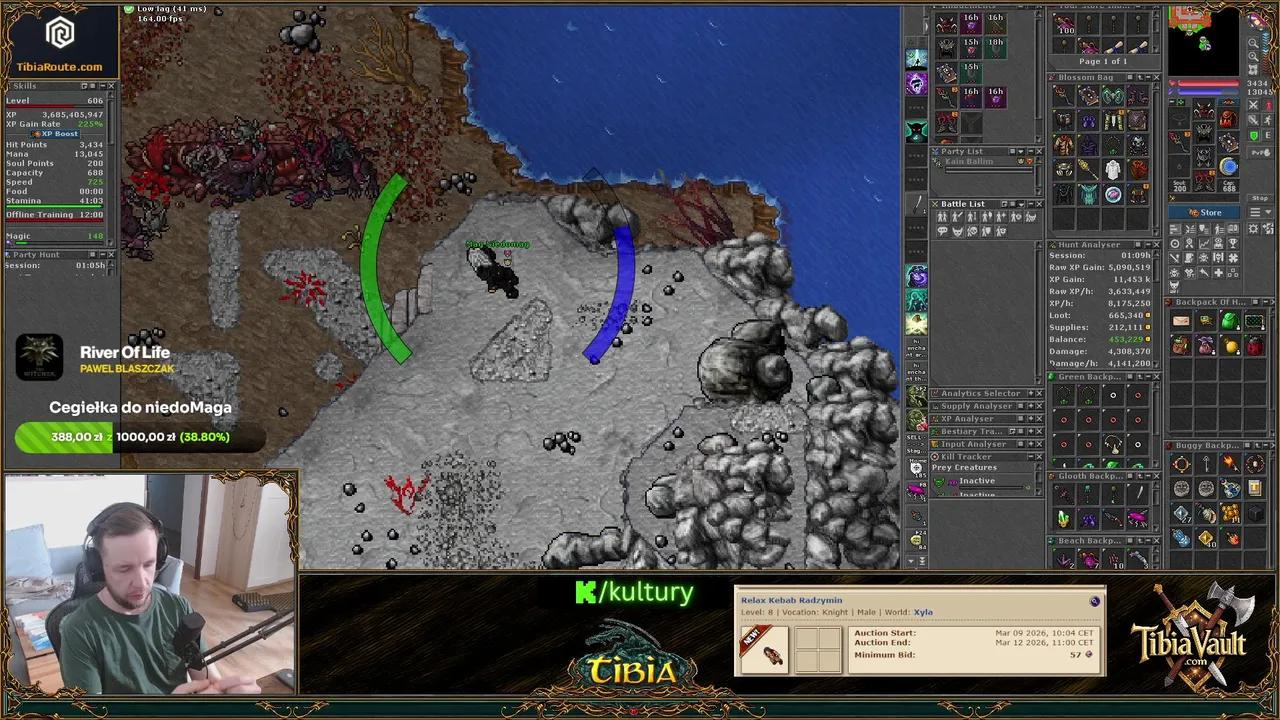Click the chase opponent running-man icon
Screen dimensions: 1280x720
(1268, 118)
